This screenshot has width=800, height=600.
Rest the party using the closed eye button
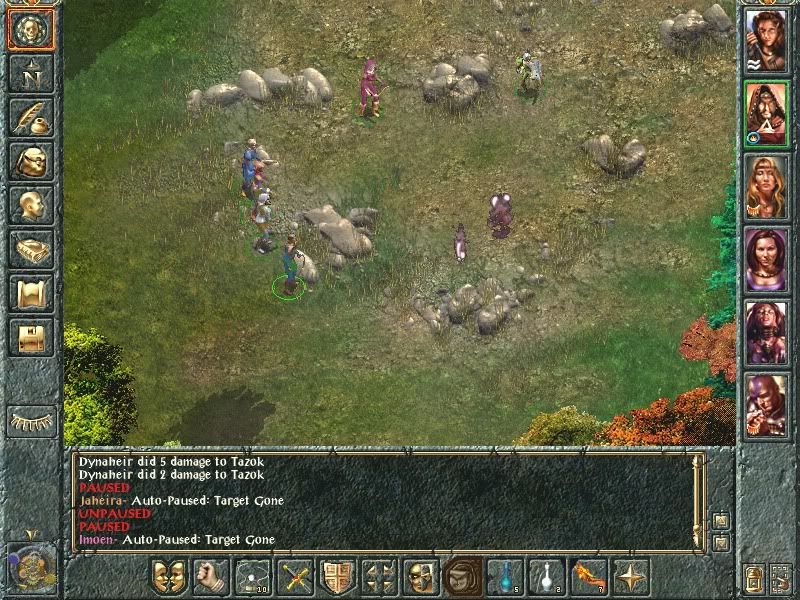(x=30, y=420)
